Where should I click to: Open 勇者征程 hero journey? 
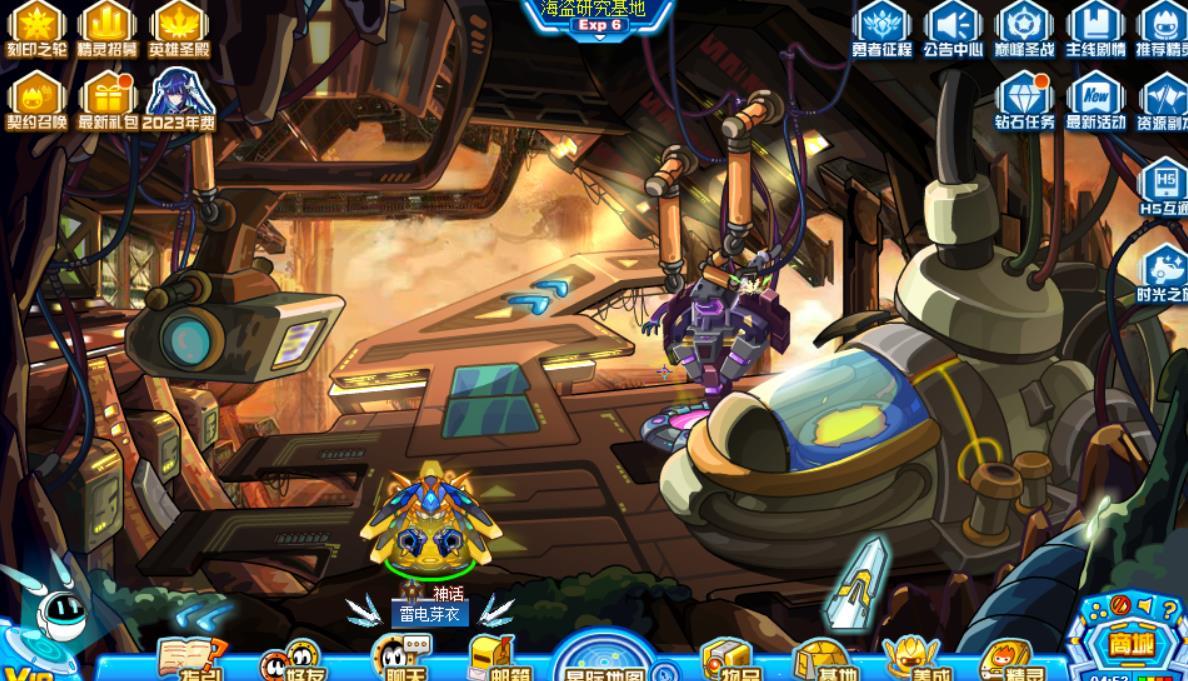(882, 27)
